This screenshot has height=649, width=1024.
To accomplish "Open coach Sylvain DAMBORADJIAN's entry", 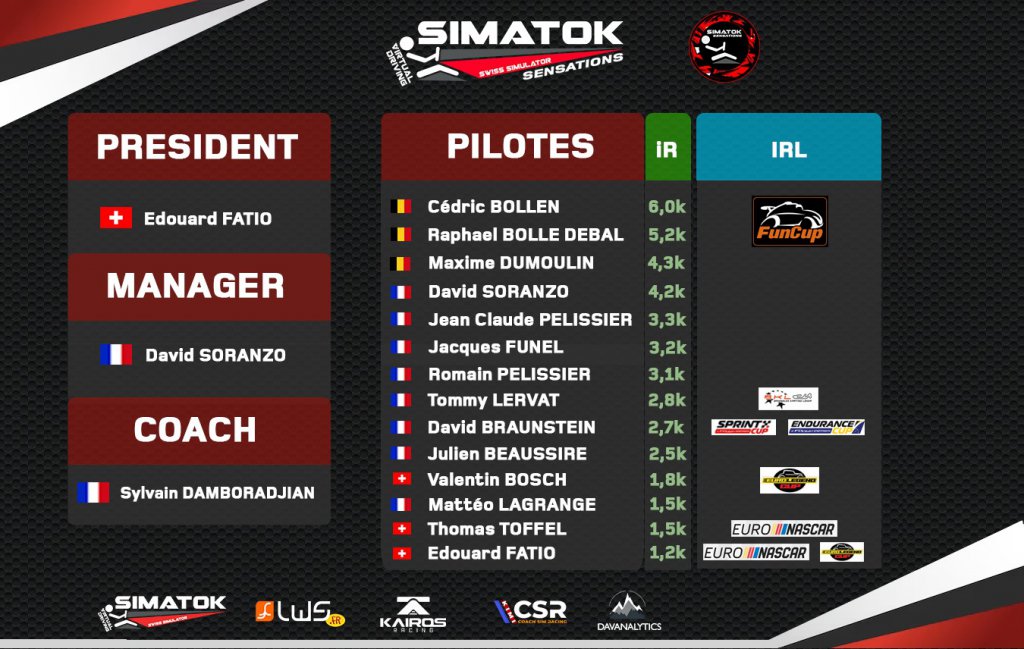I will 216,493.
